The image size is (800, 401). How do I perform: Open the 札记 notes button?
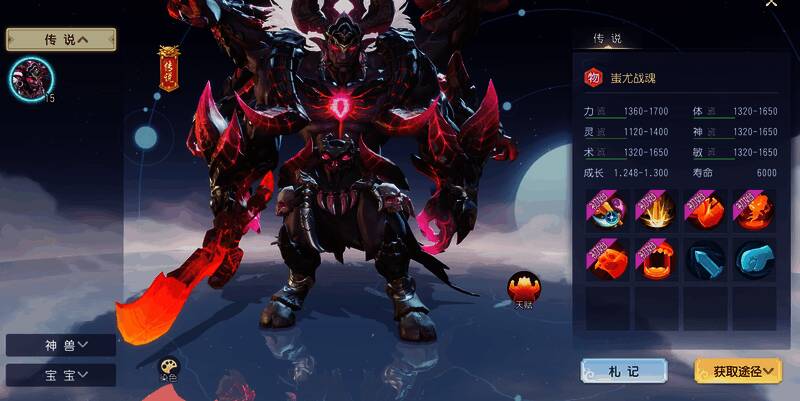(624, 371)
